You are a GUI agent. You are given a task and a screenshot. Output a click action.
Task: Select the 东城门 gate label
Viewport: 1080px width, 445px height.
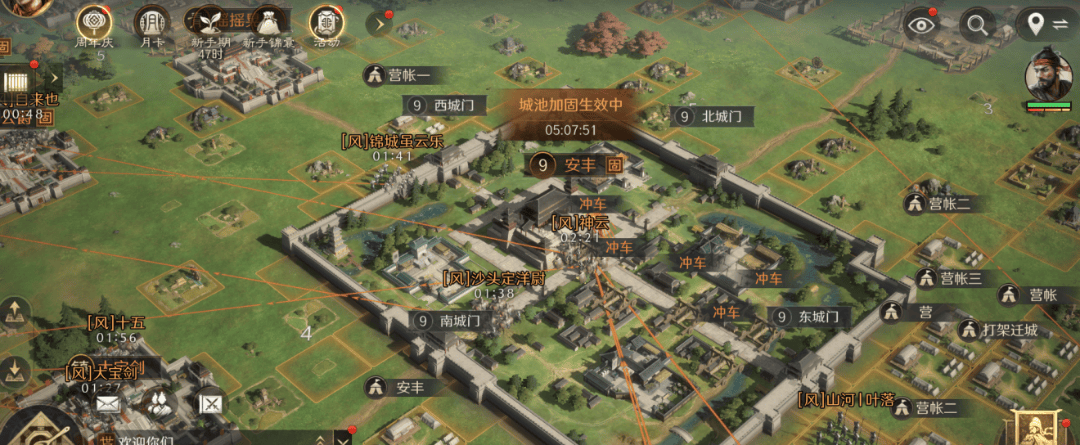point(810,316)
